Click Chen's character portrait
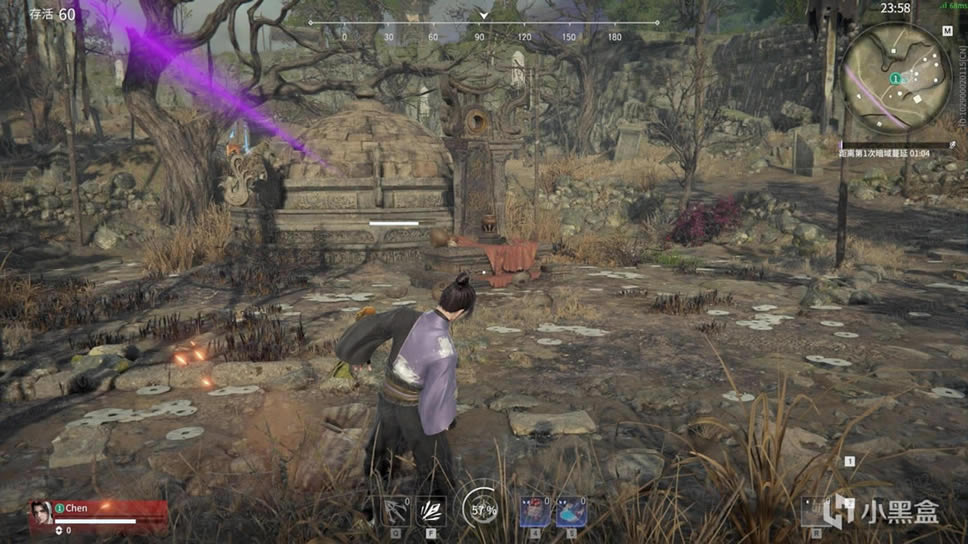Screen dimensions: 968x544 (x=41, y=514)
